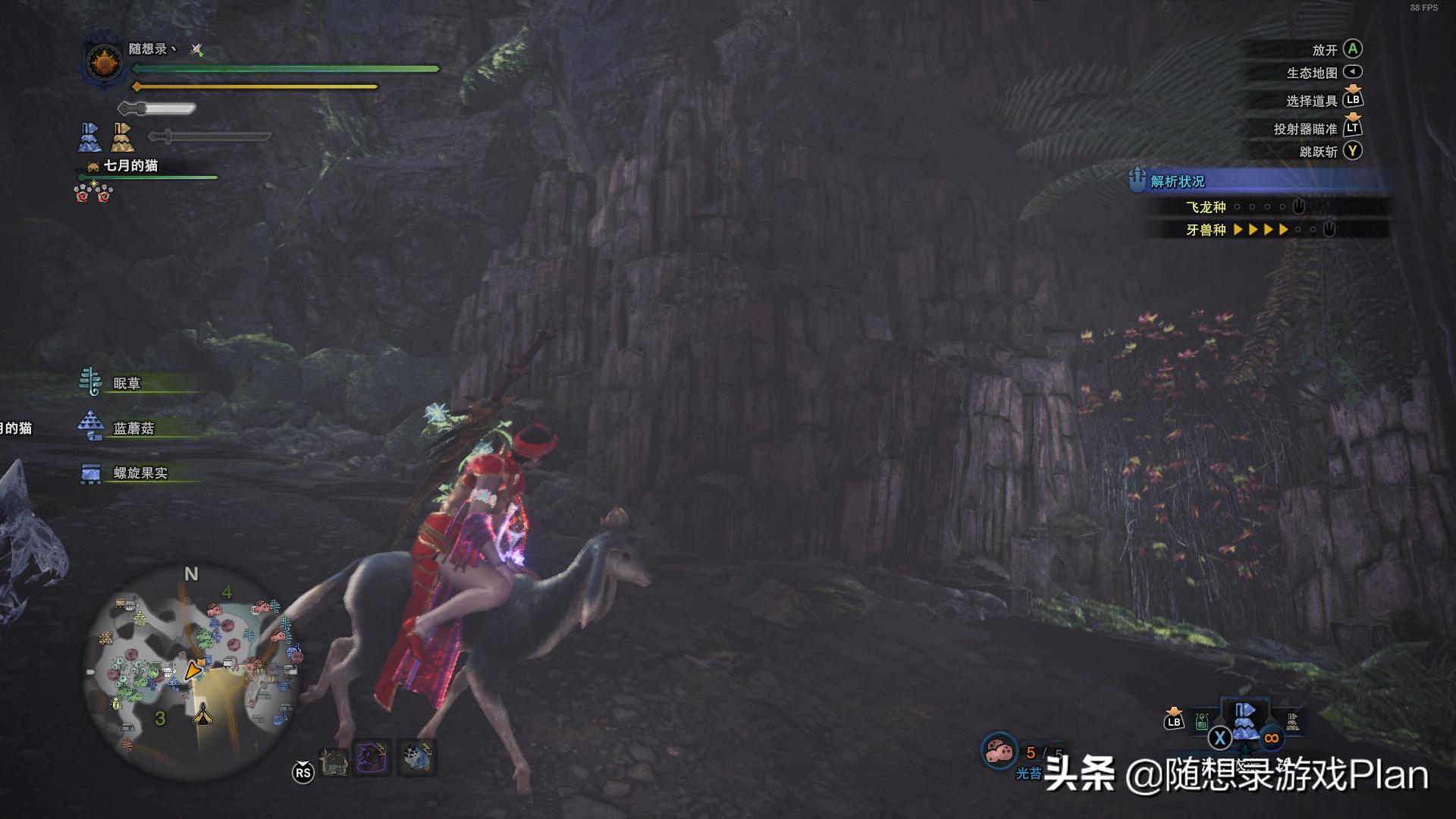
Task: Select the yellow camp tent marker on minimap
Action: [x=202, y=714]
